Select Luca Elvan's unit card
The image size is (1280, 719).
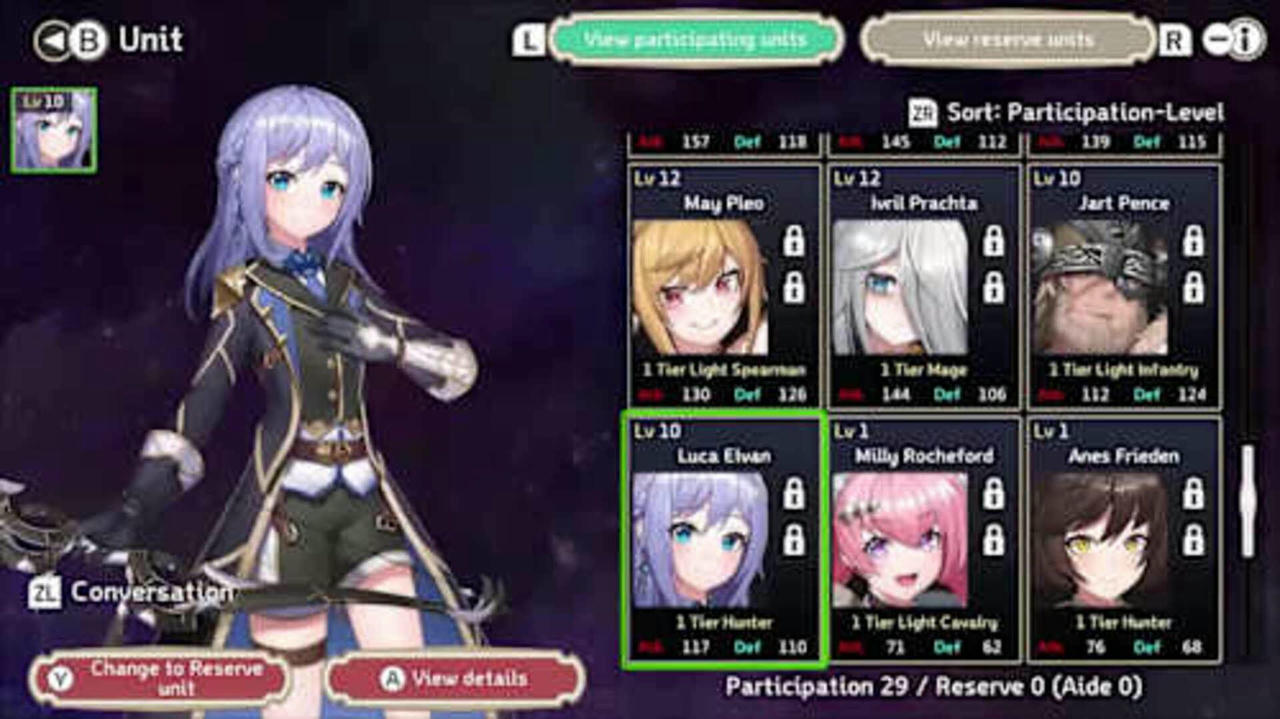coord(723,541)
